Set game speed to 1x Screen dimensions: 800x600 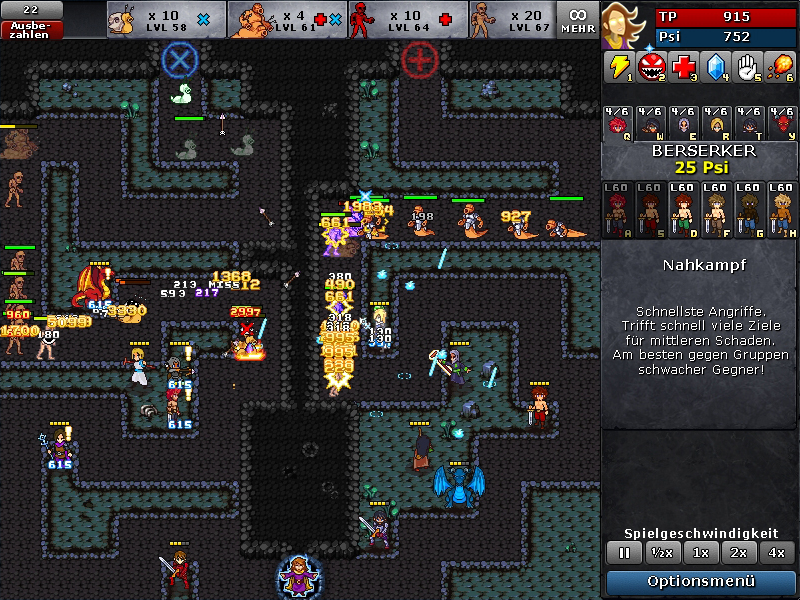pyautogui.click(x=701, y=552)
